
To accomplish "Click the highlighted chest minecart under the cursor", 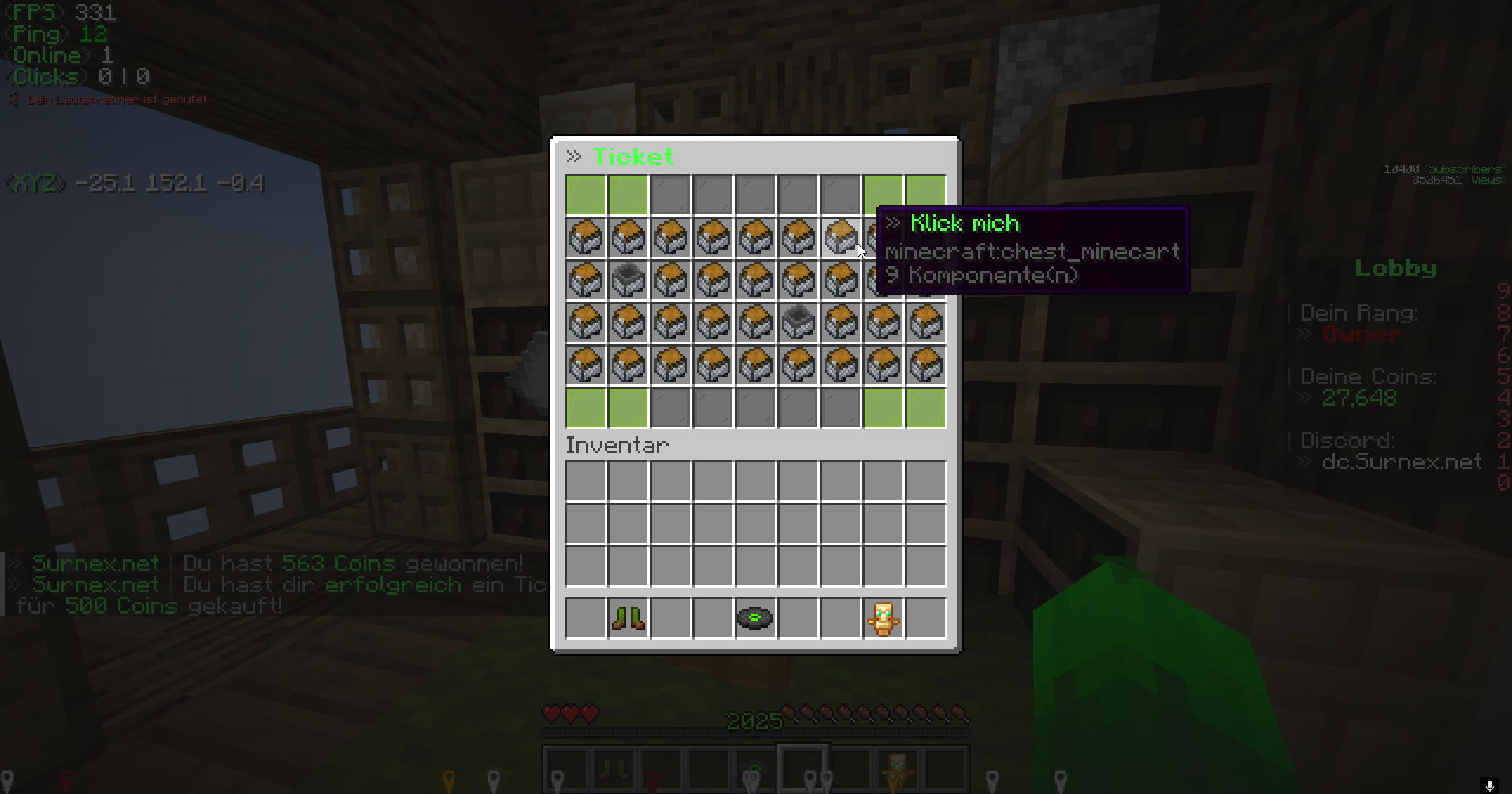I will pos(840,238).
